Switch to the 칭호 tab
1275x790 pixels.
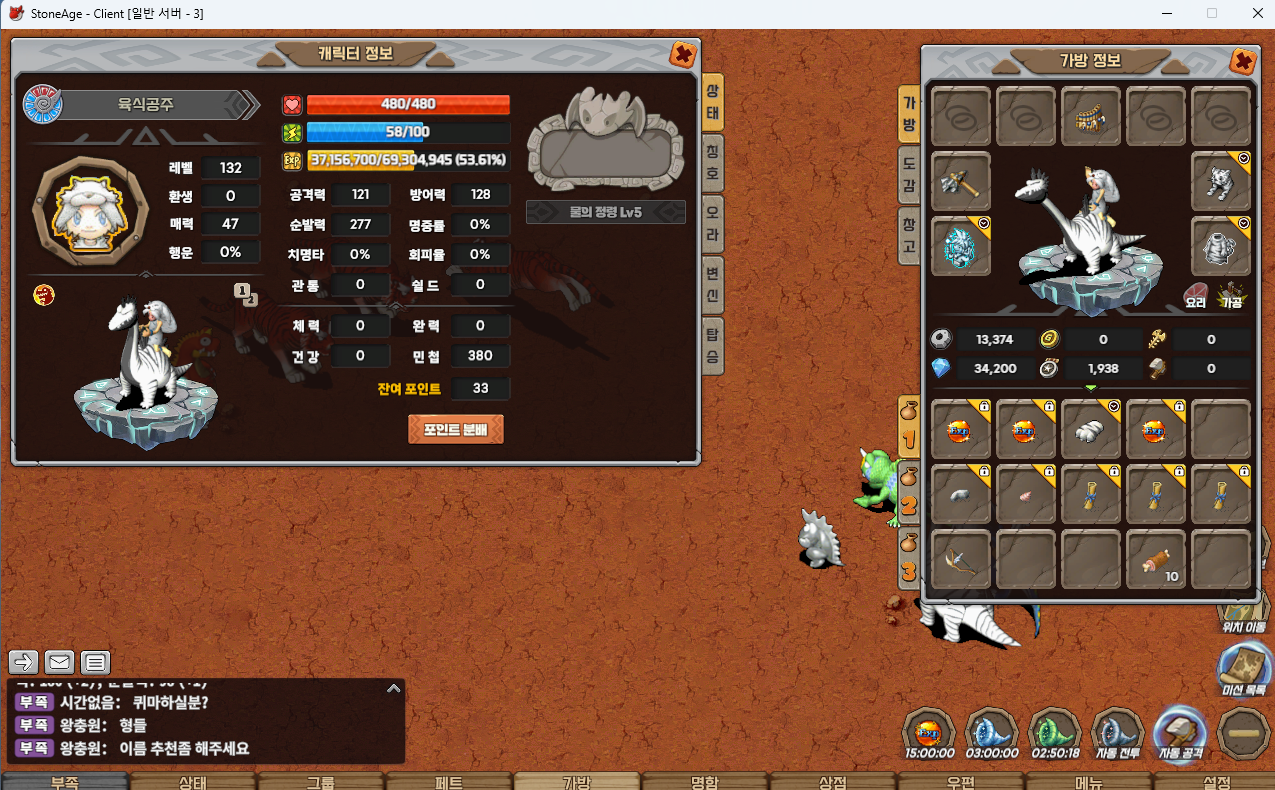[x=713, y=159]
